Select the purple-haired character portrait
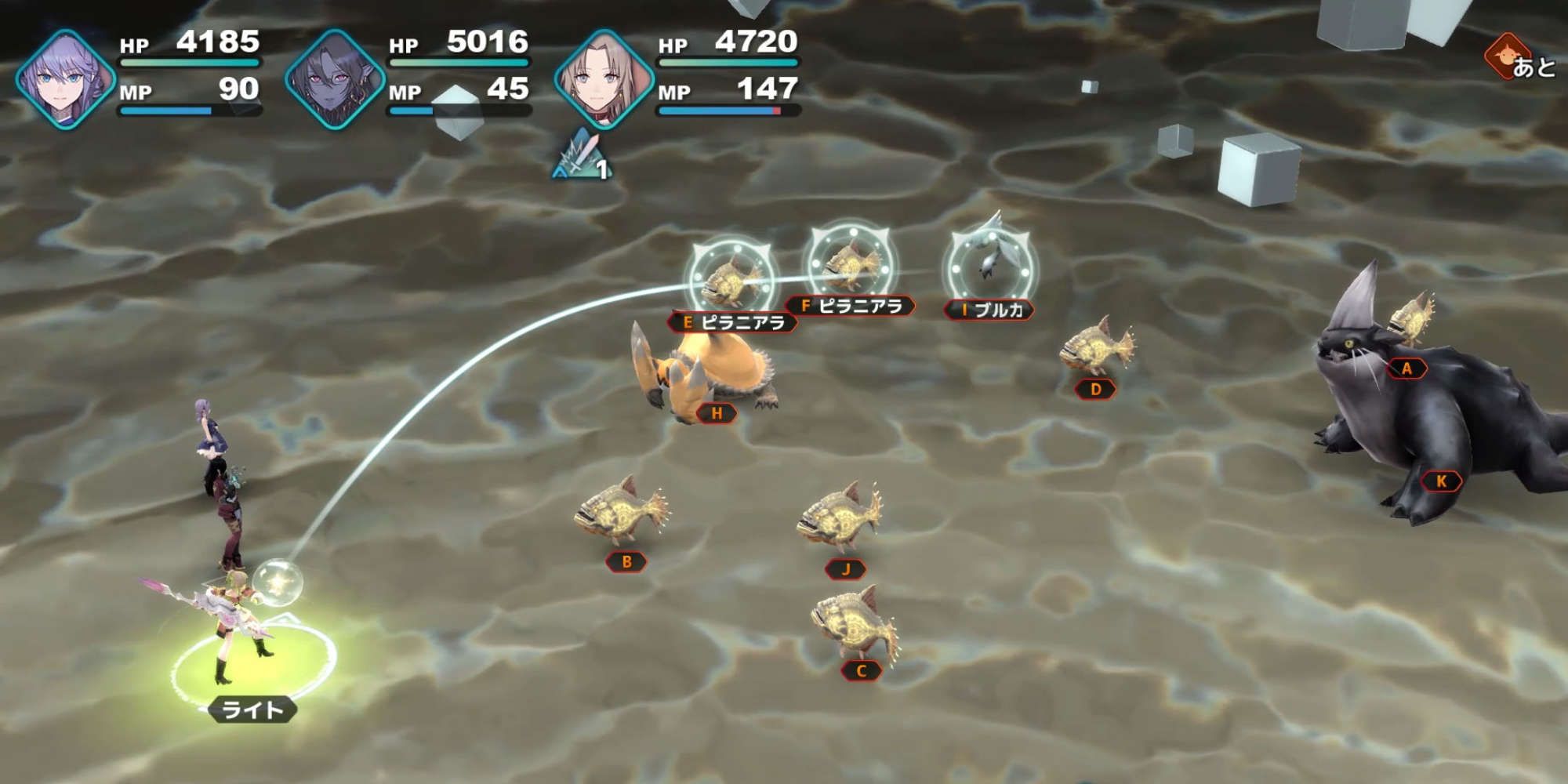 pos(66,78)
